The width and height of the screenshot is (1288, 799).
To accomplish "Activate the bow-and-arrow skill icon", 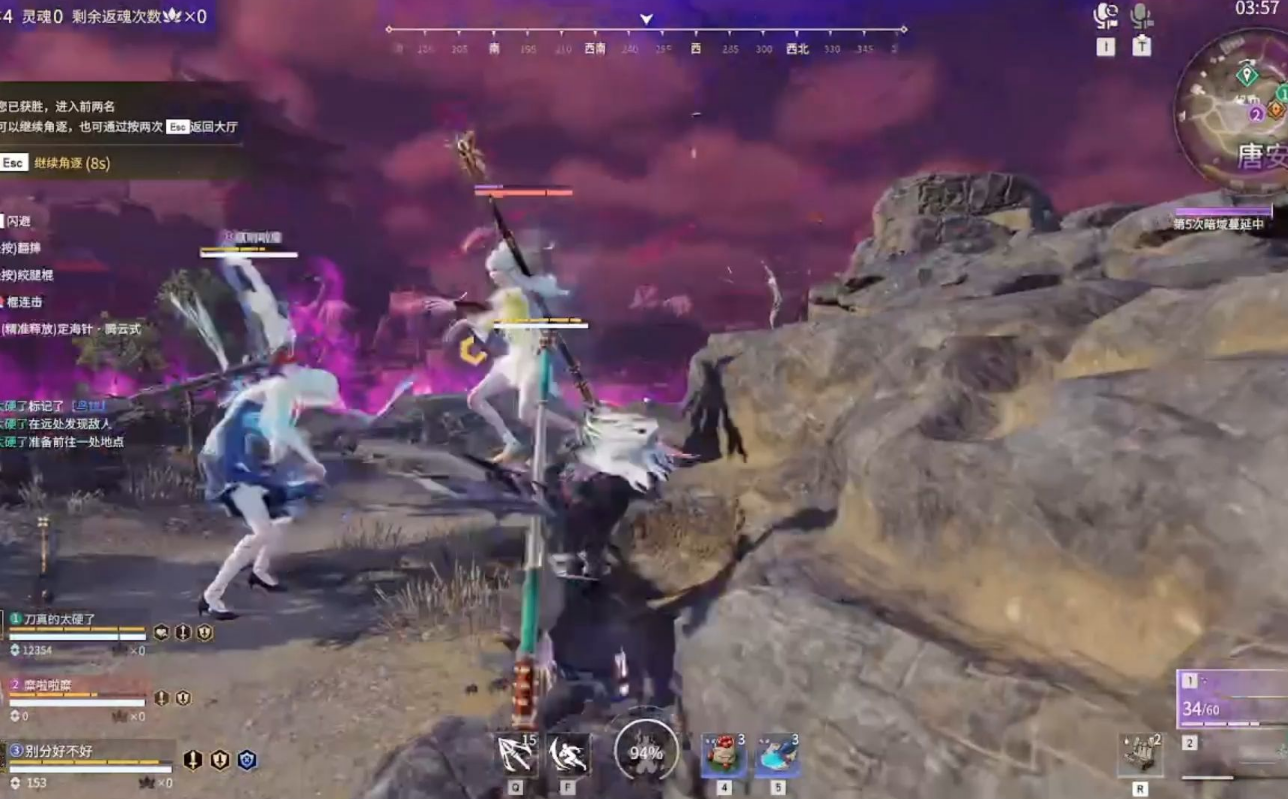I will tap(516, 755).
